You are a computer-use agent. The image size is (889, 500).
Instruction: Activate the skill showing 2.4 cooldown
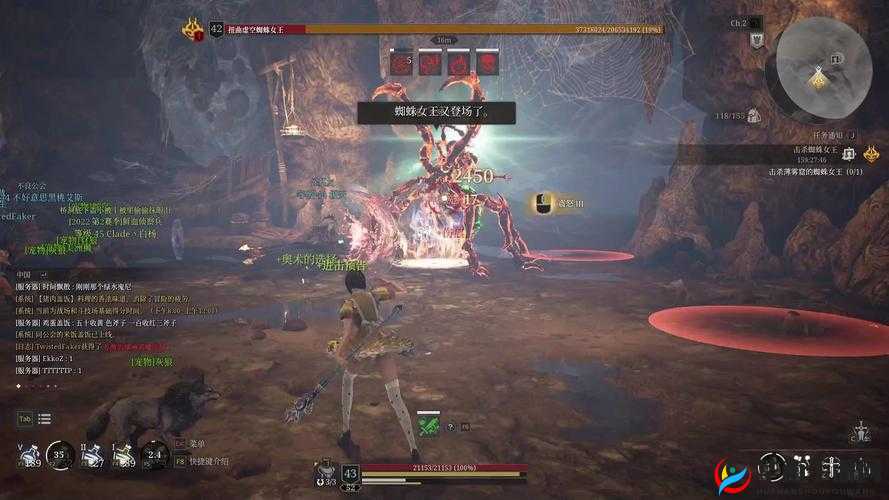pos(154,454)
